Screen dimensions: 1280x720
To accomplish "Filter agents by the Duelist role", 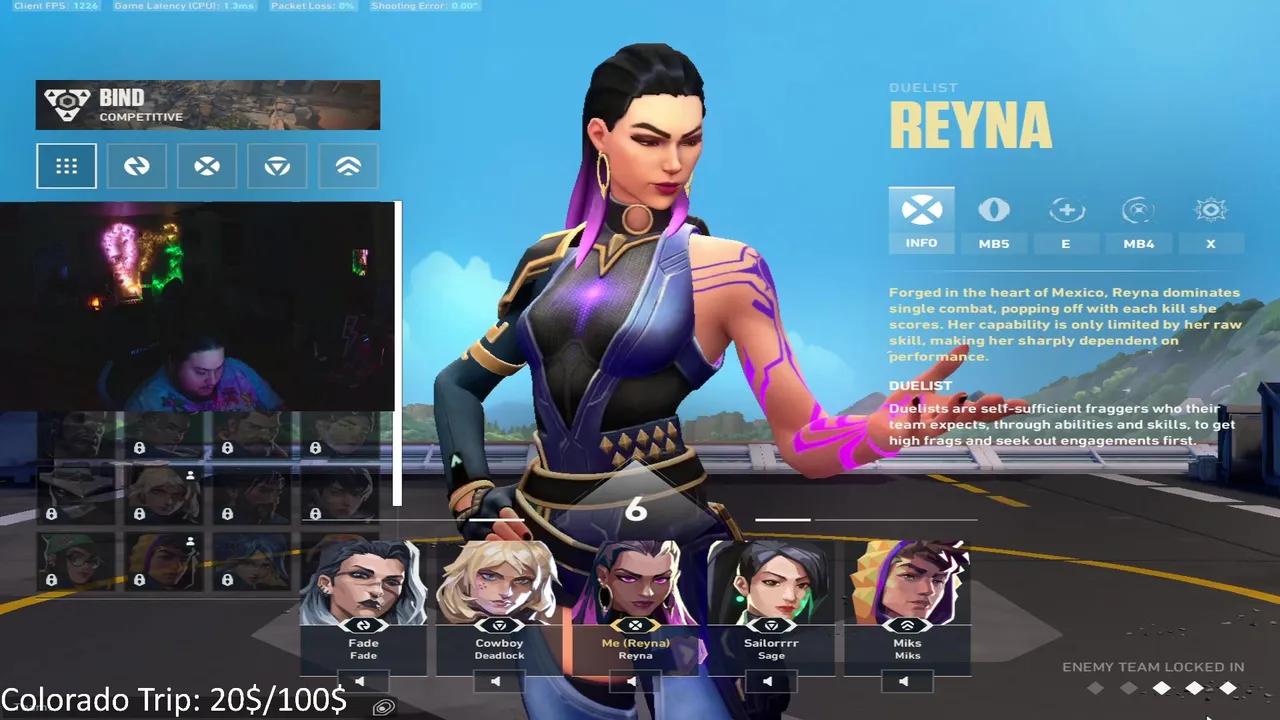I will tap(207, 166).
